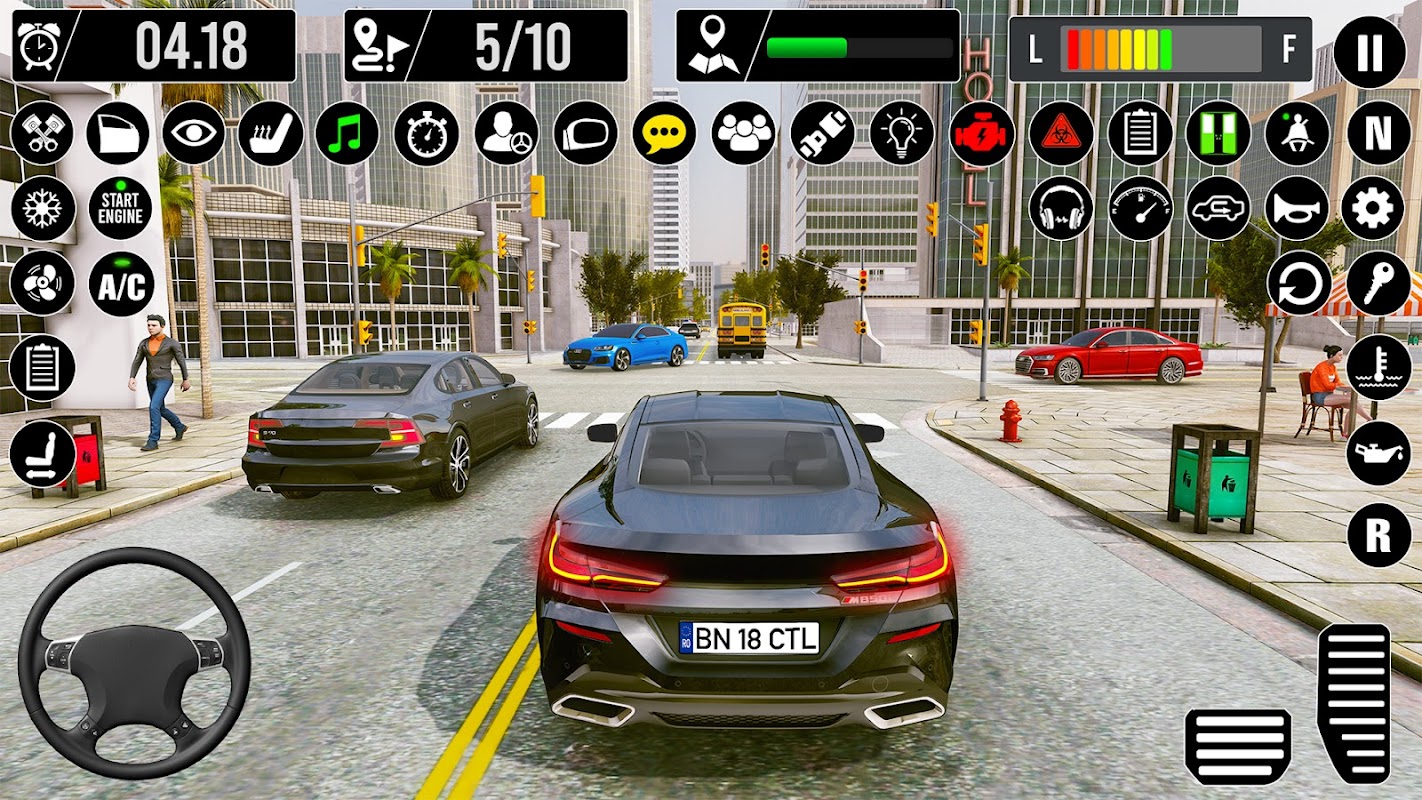The image size is (1422, 800).
Task: Turn the ignition key icon
Action: click(x=1378, y=284)
